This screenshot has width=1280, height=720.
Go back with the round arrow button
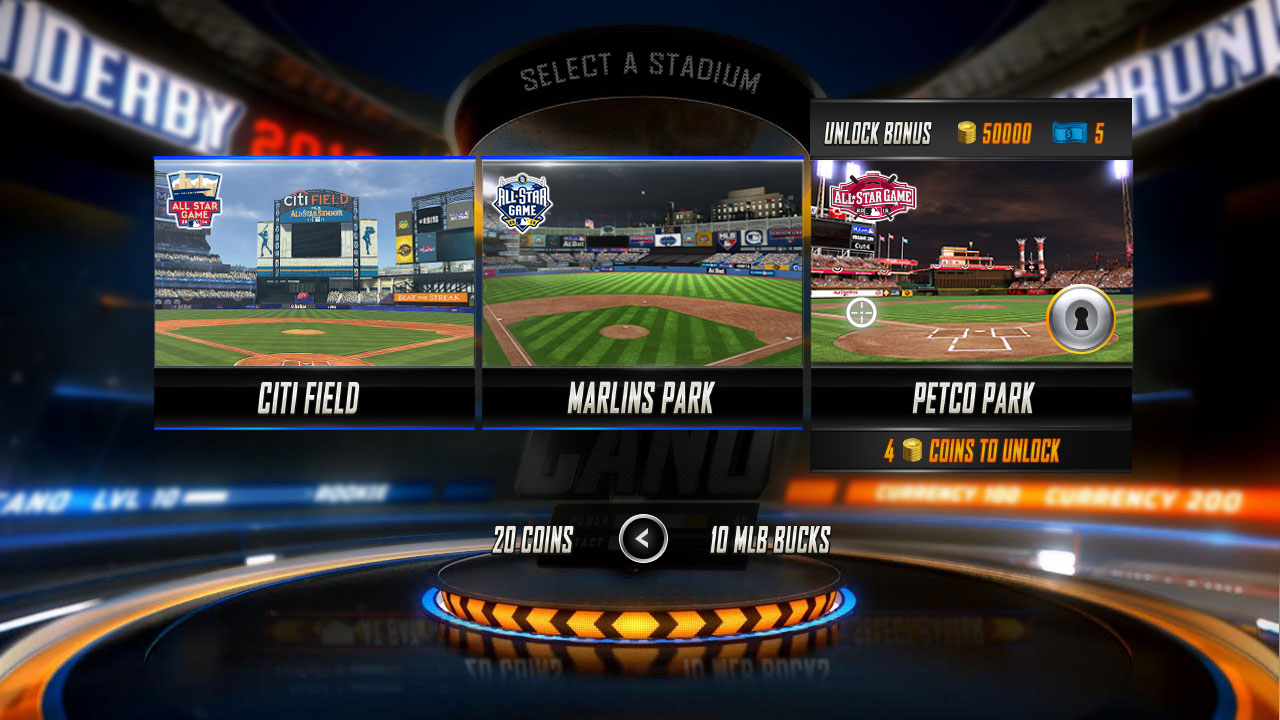[643, 539]
